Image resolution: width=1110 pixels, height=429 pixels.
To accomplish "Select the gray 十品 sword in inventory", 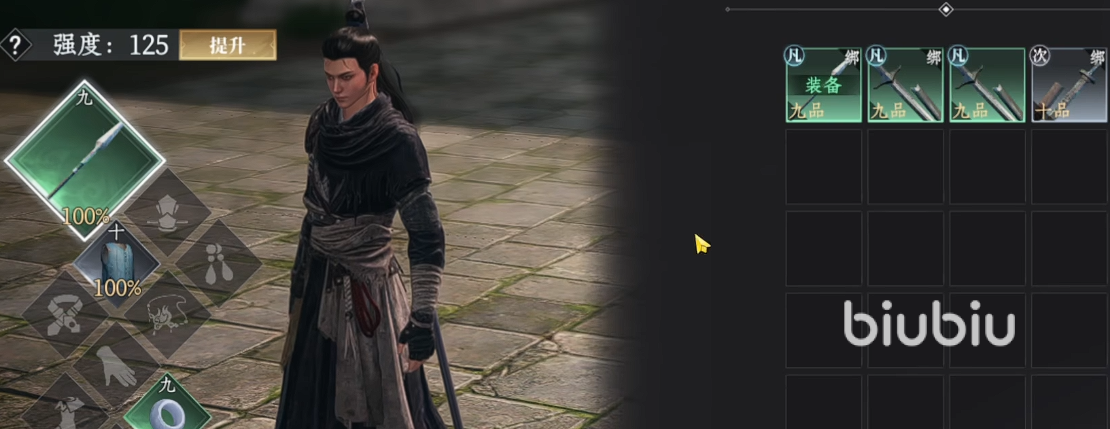I will 1069,85.
